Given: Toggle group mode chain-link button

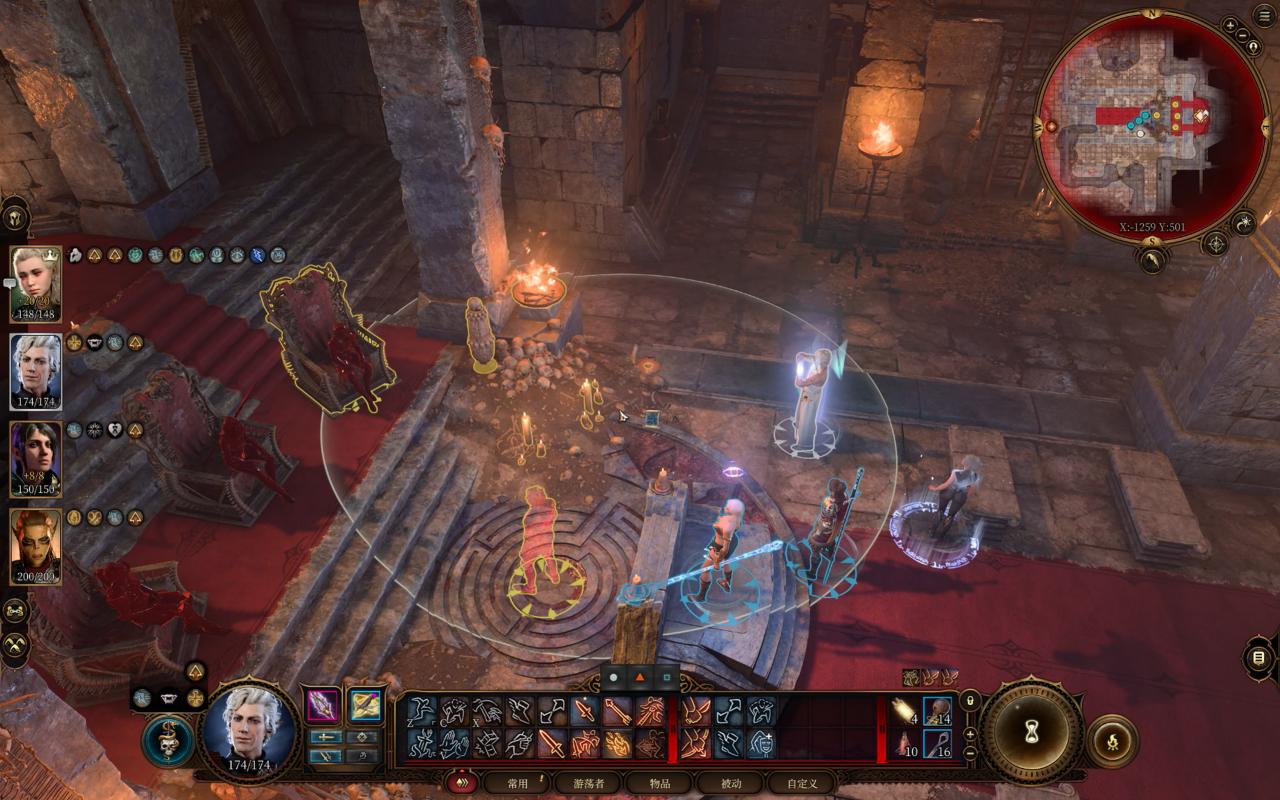Looking at the screenshot, I should (16, 610).
